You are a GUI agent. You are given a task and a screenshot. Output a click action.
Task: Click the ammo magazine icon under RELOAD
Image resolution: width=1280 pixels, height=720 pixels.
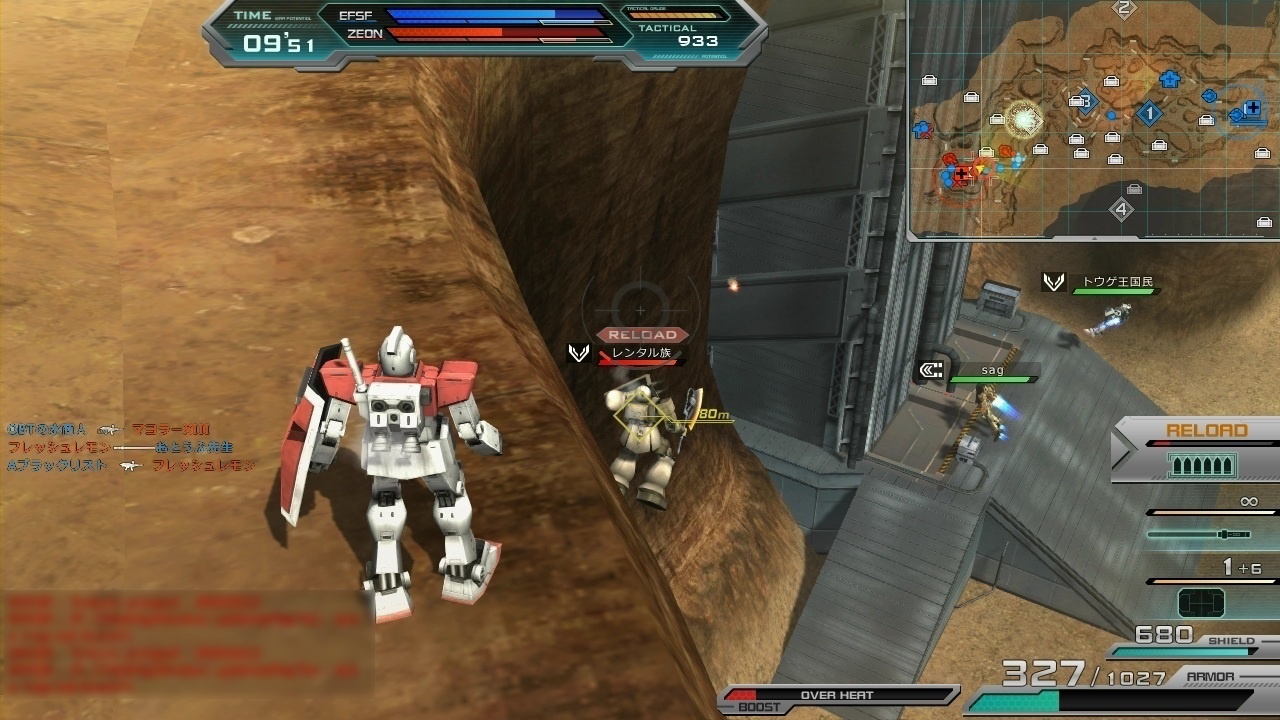coord(1202,464)
